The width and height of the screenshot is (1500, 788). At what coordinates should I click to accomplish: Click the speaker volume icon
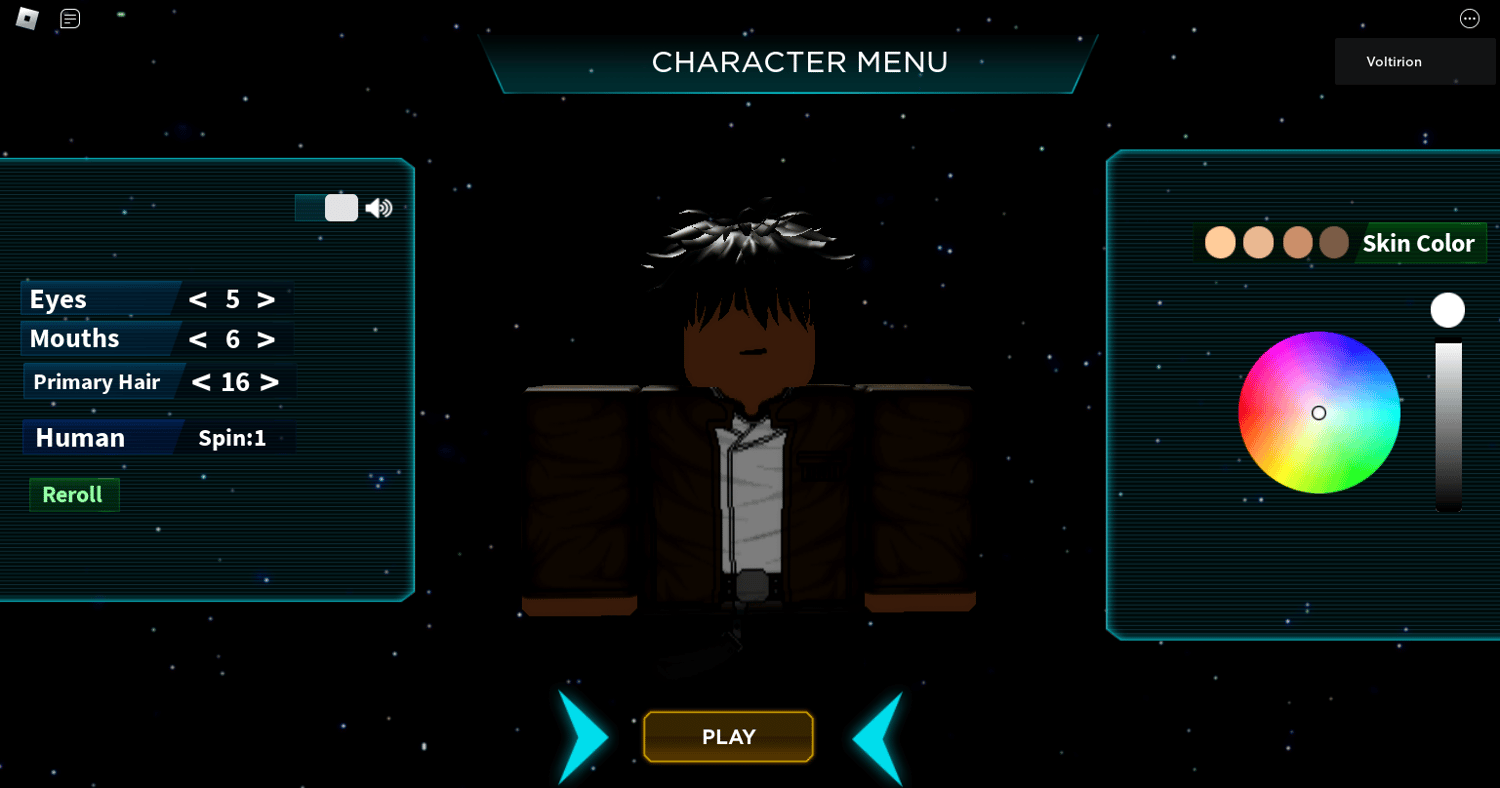click(x=379, y=208)
